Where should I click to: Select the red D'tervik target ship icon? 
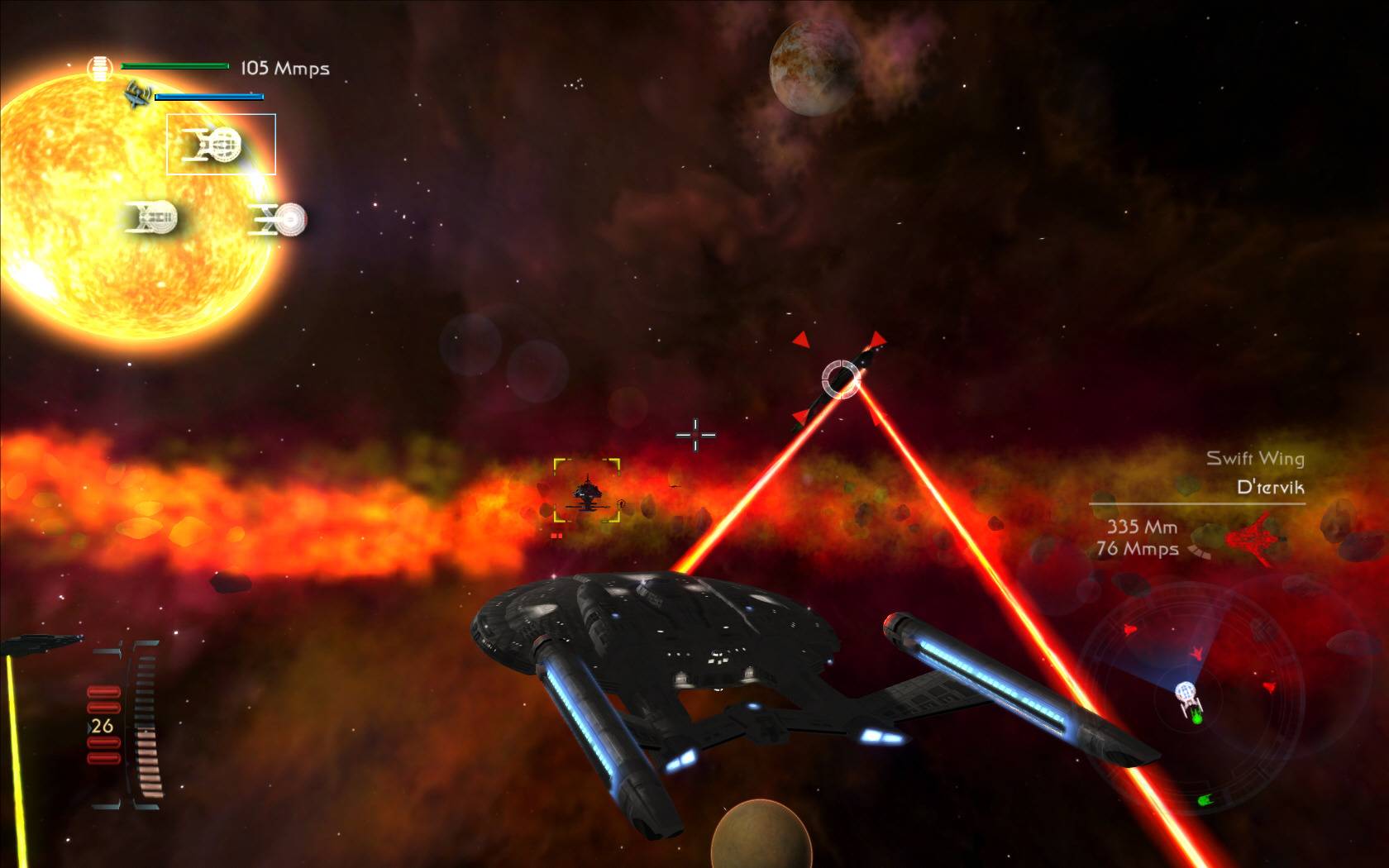1255,538
